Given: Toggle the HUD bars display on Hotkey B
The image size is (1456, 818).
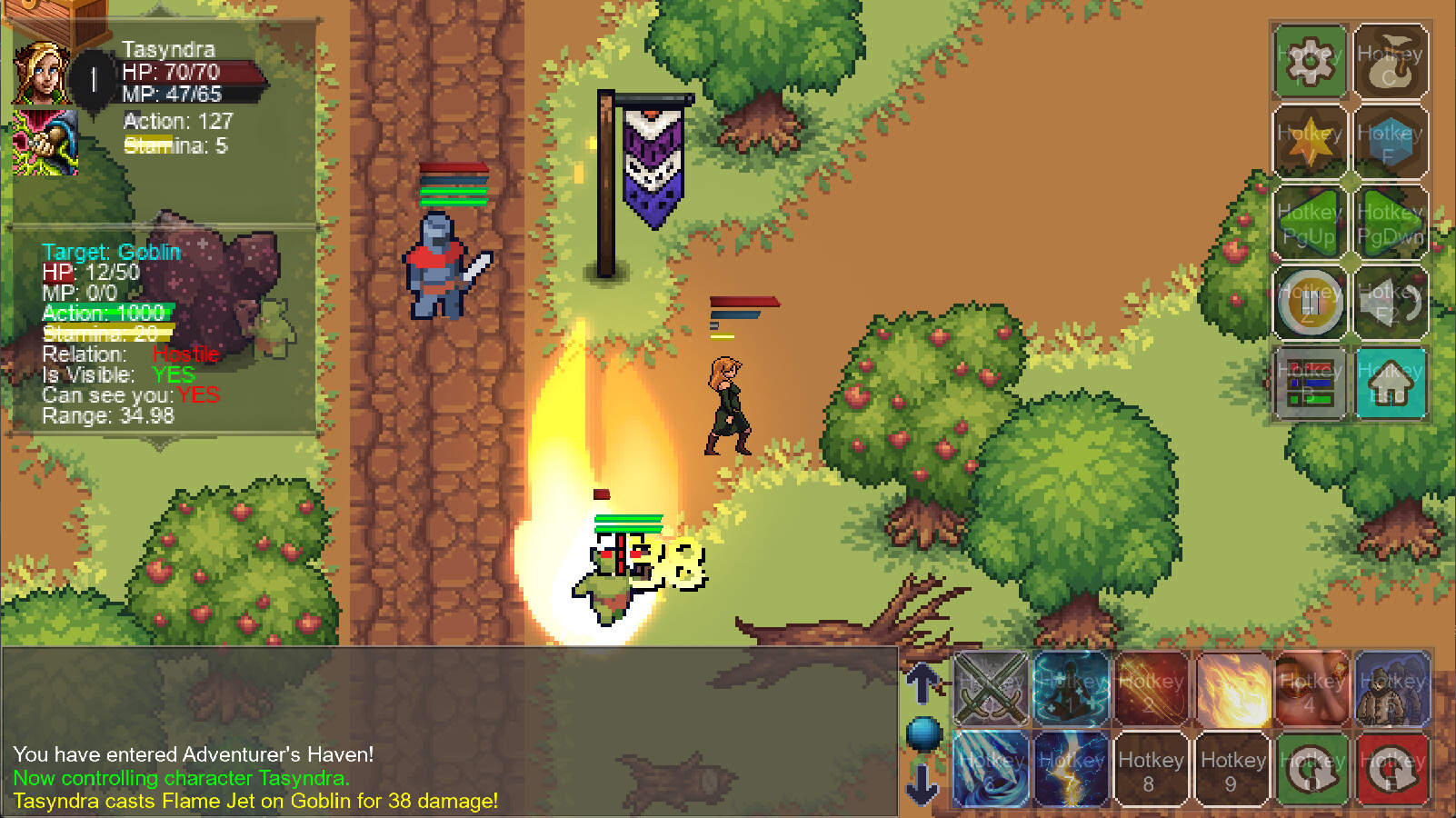Looking at the screenshot, I should [1310, 382].
